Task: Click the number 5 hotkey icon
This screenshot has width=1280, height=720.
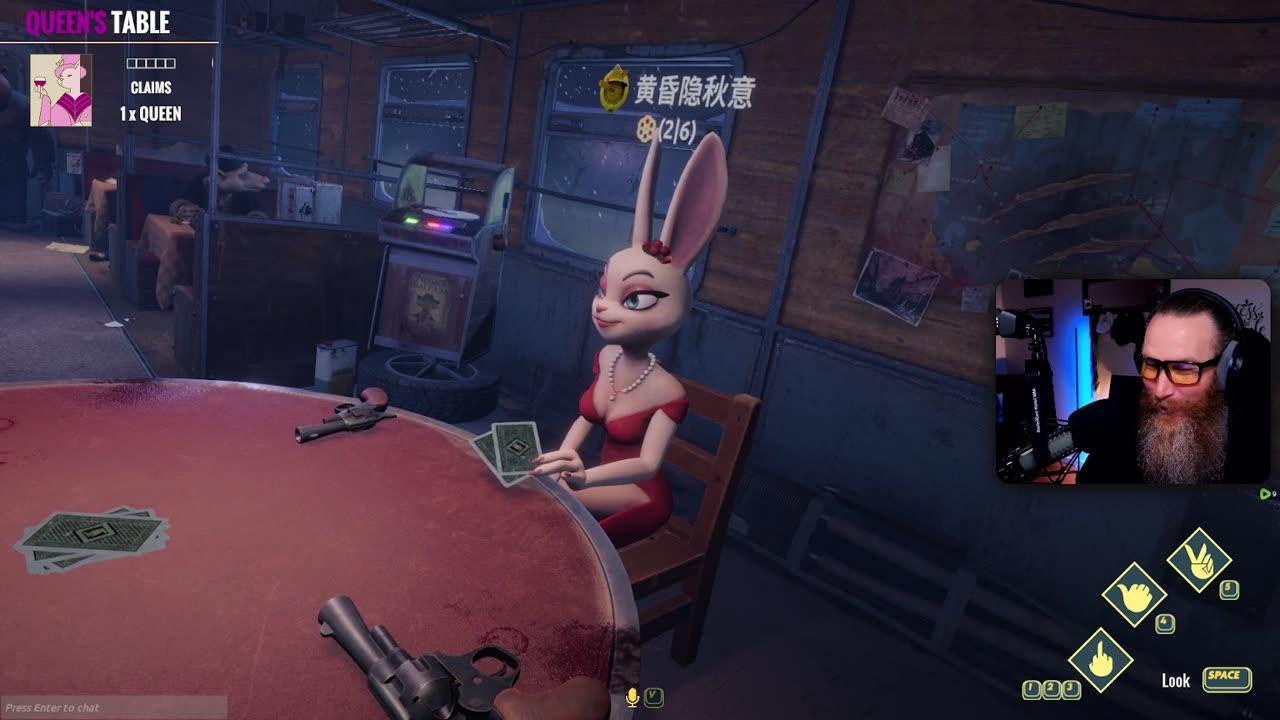Action: [1227, 587]
